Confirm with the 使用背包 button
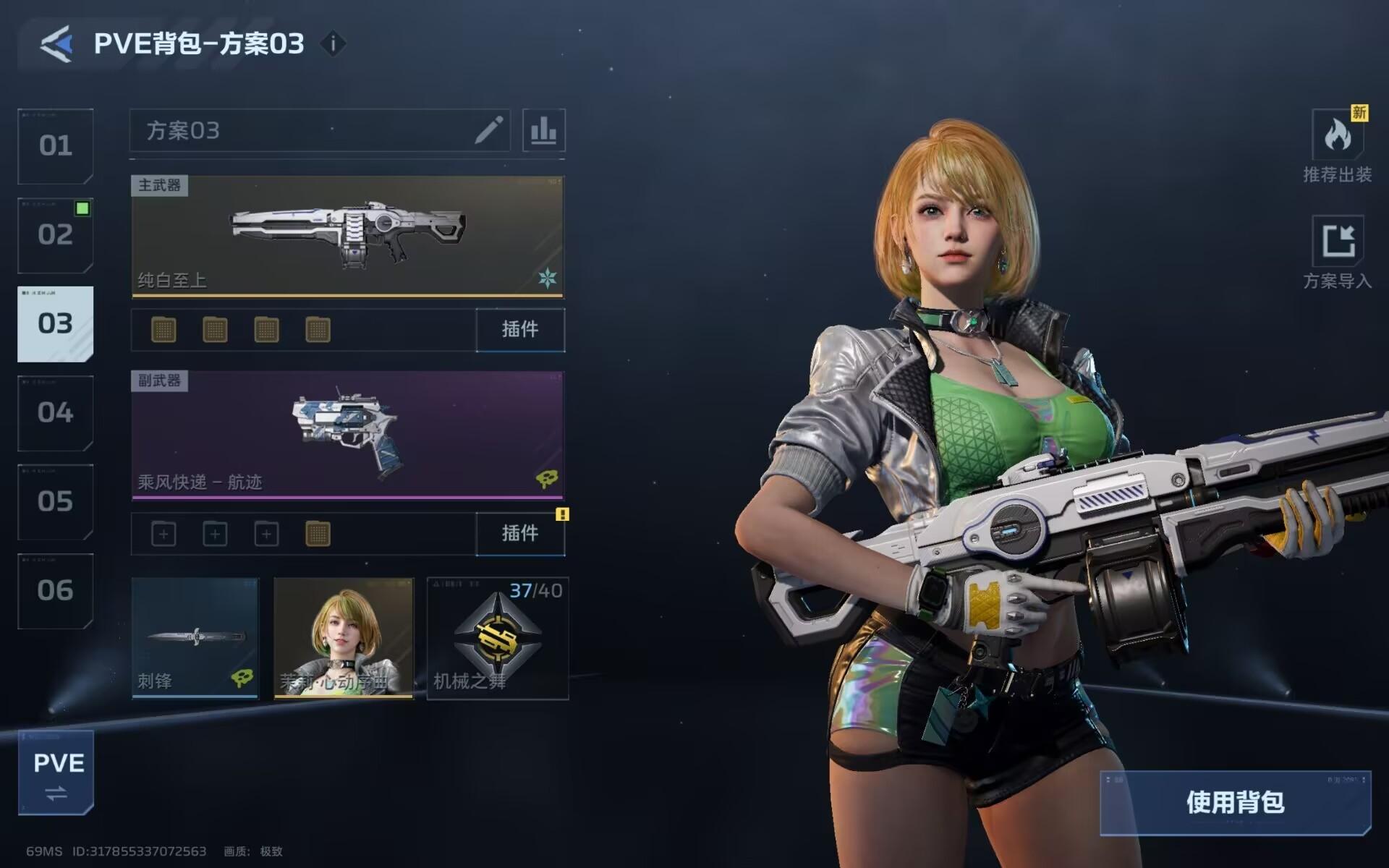Image resolution: width=1389 pixels, height=868 pixels. (1235, 802)
